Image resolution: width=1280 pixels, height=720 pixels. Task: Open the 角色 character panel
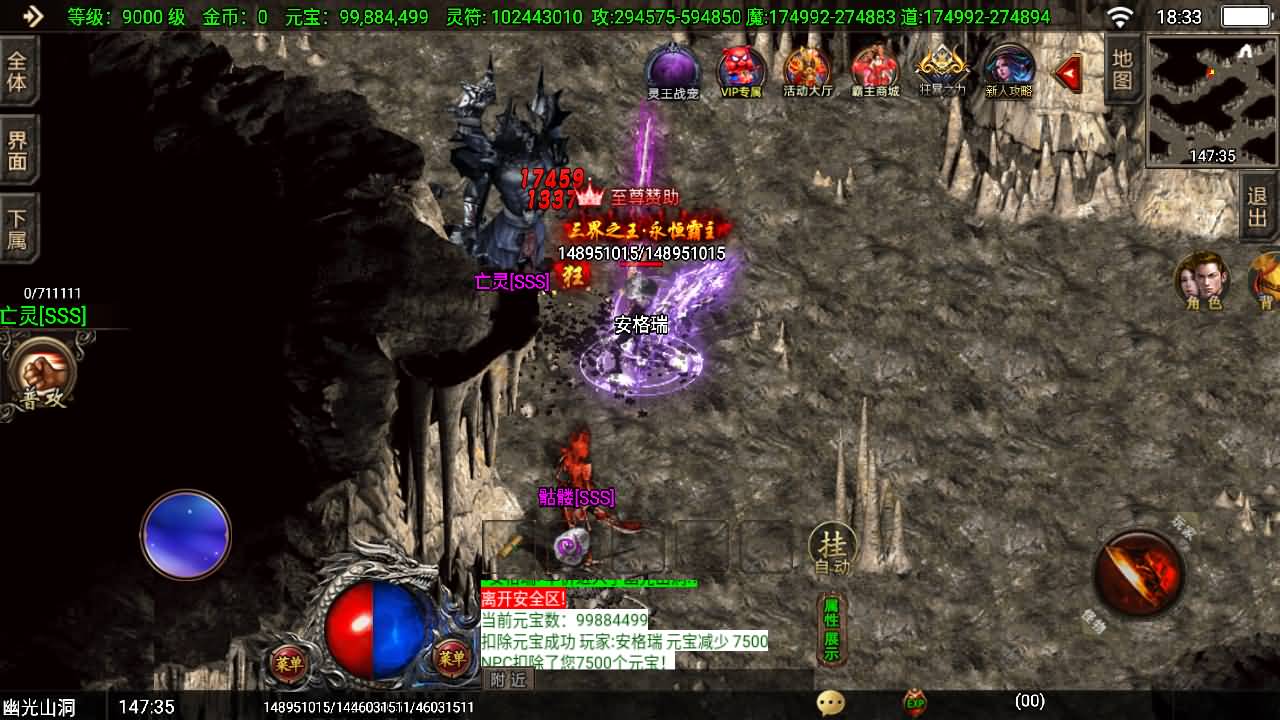click(x=1203, y=281)
